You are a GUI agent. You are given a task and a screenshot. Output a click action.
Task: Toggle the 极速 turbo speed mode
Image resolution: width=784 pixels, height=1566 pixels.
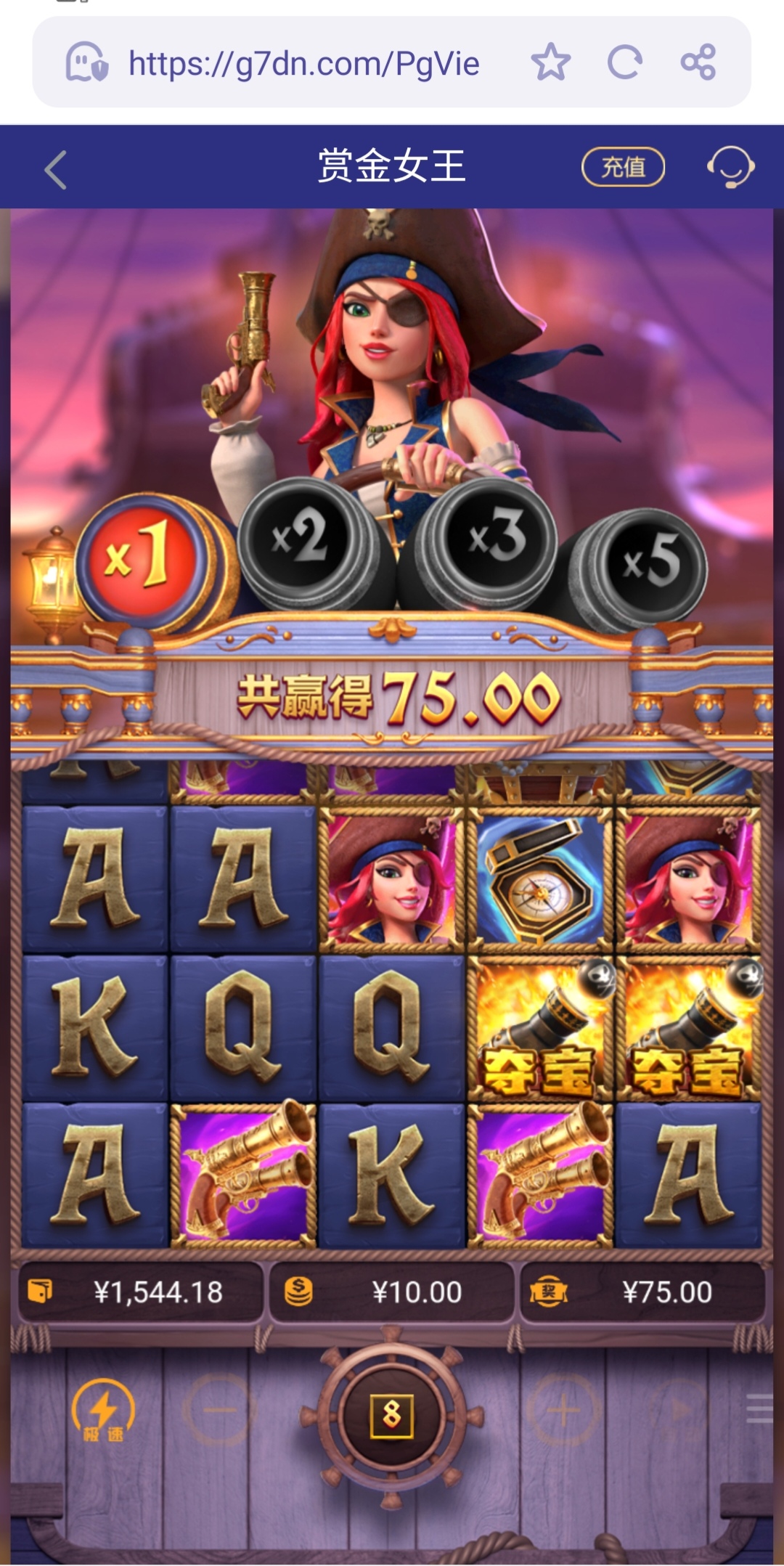click(x=103, y=1411)
